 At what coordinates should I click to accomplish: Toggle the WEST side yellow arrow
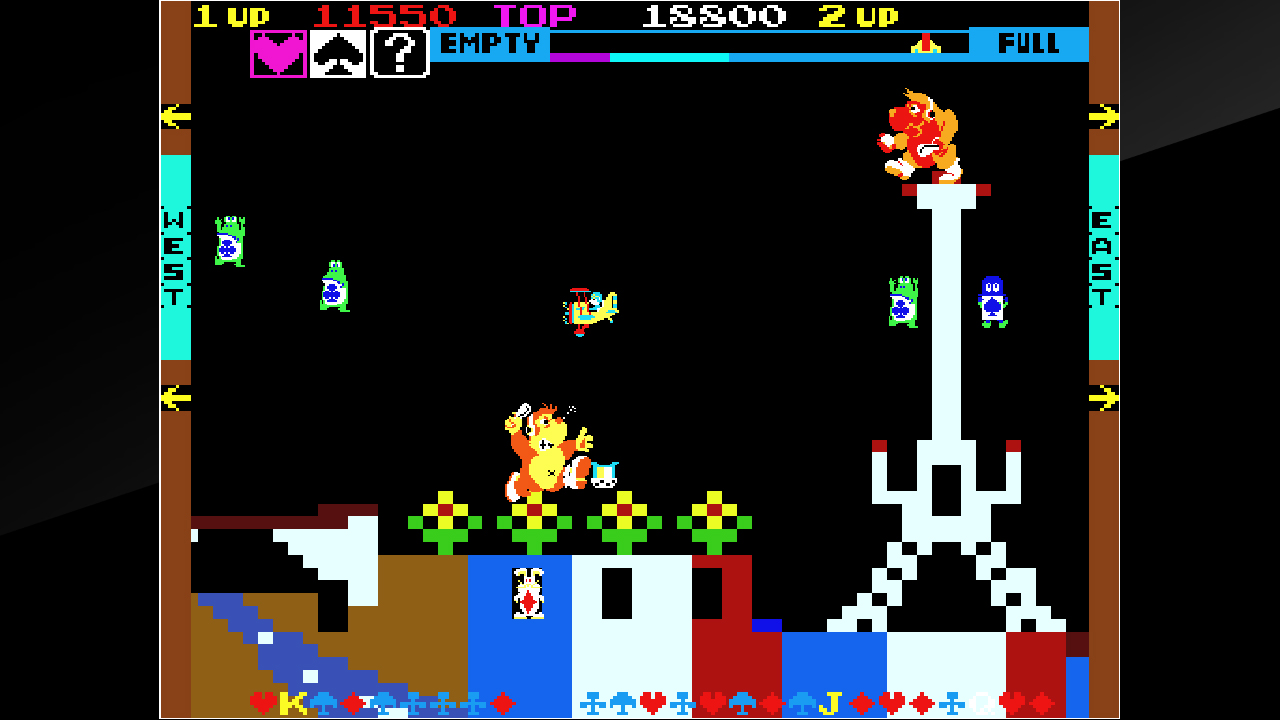[176, 116]
